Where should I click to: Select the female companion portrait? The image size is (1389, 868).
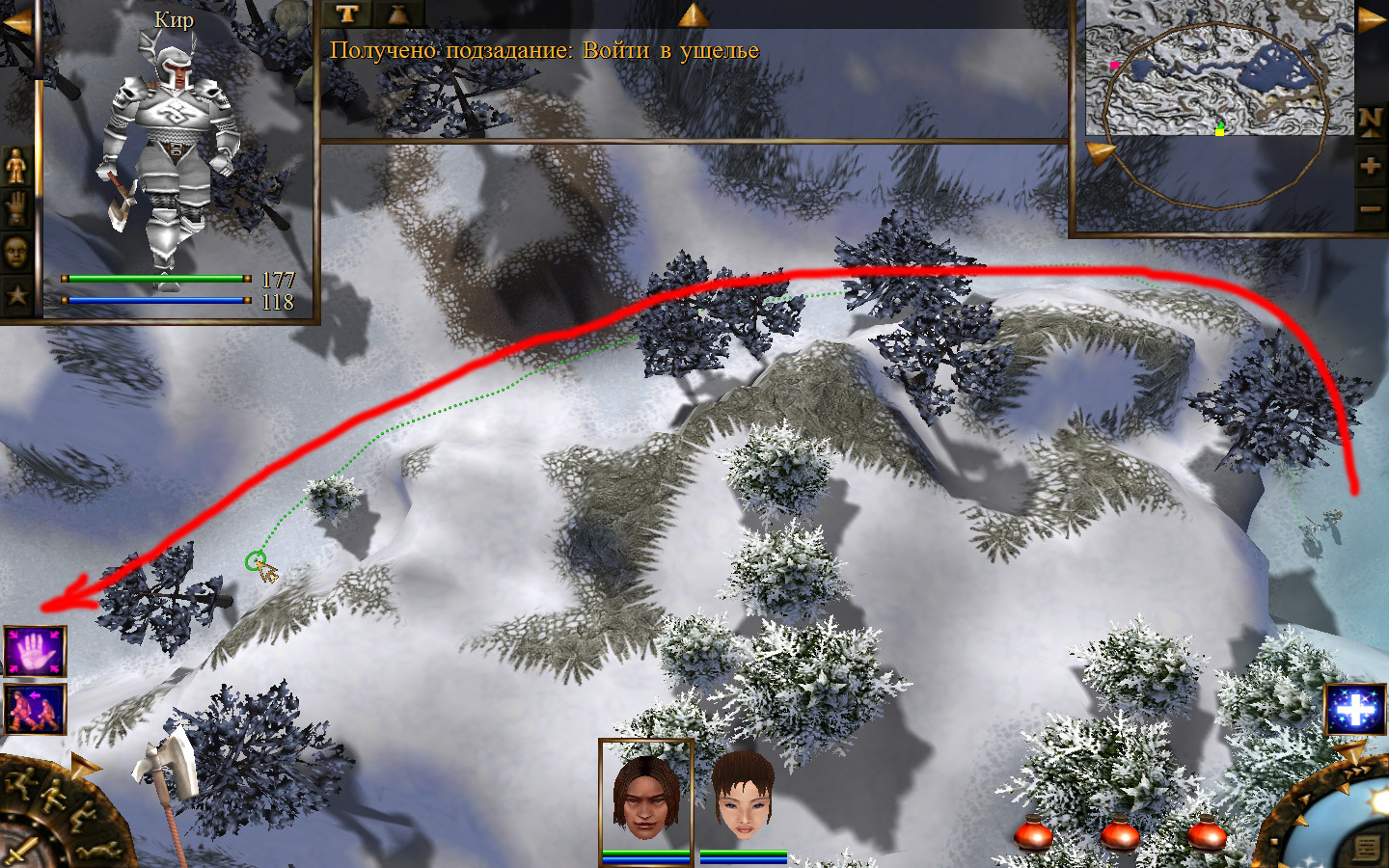(744, 796)
